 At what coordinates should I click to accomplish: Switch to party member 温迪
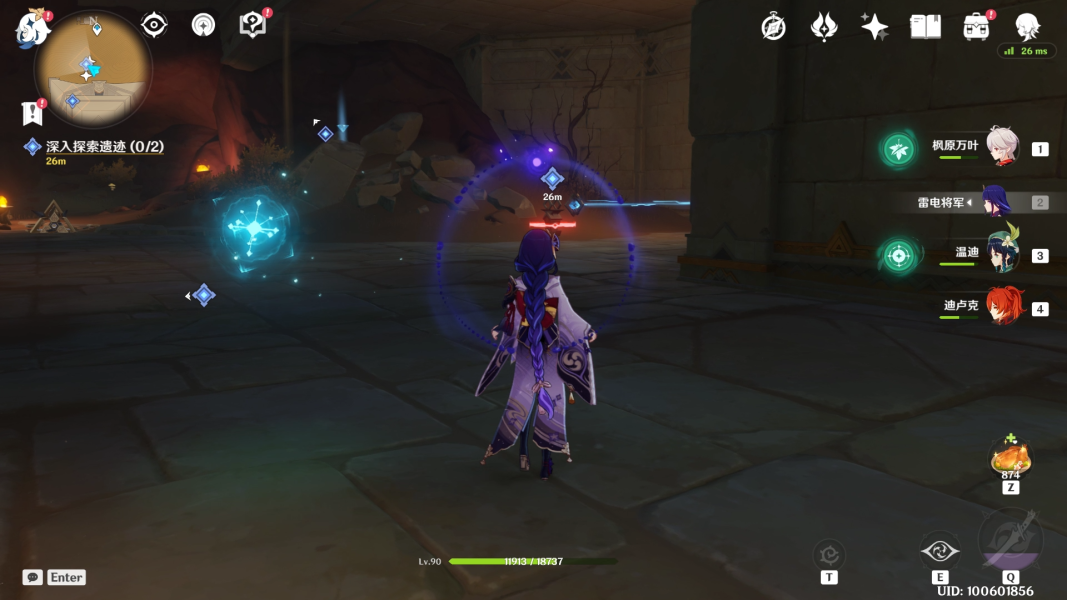click(1002, 254)
